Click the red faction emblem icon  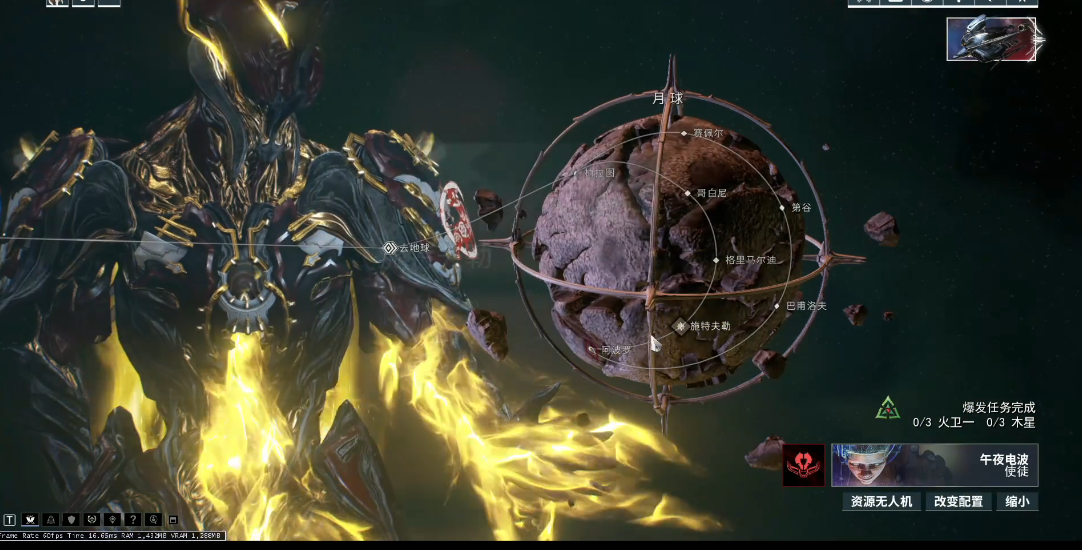click(x=804, y=465)
